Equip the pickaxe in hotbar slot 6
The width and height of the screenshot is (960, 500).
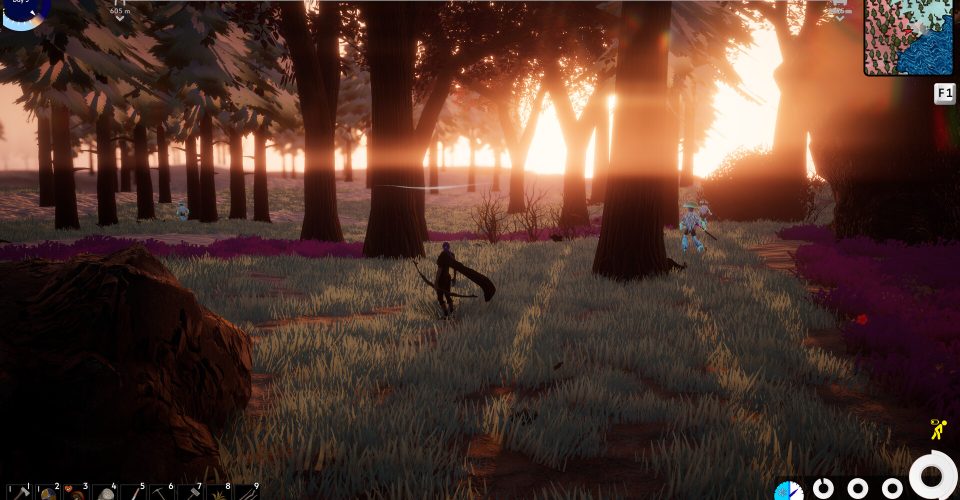[x=162, y=492]
